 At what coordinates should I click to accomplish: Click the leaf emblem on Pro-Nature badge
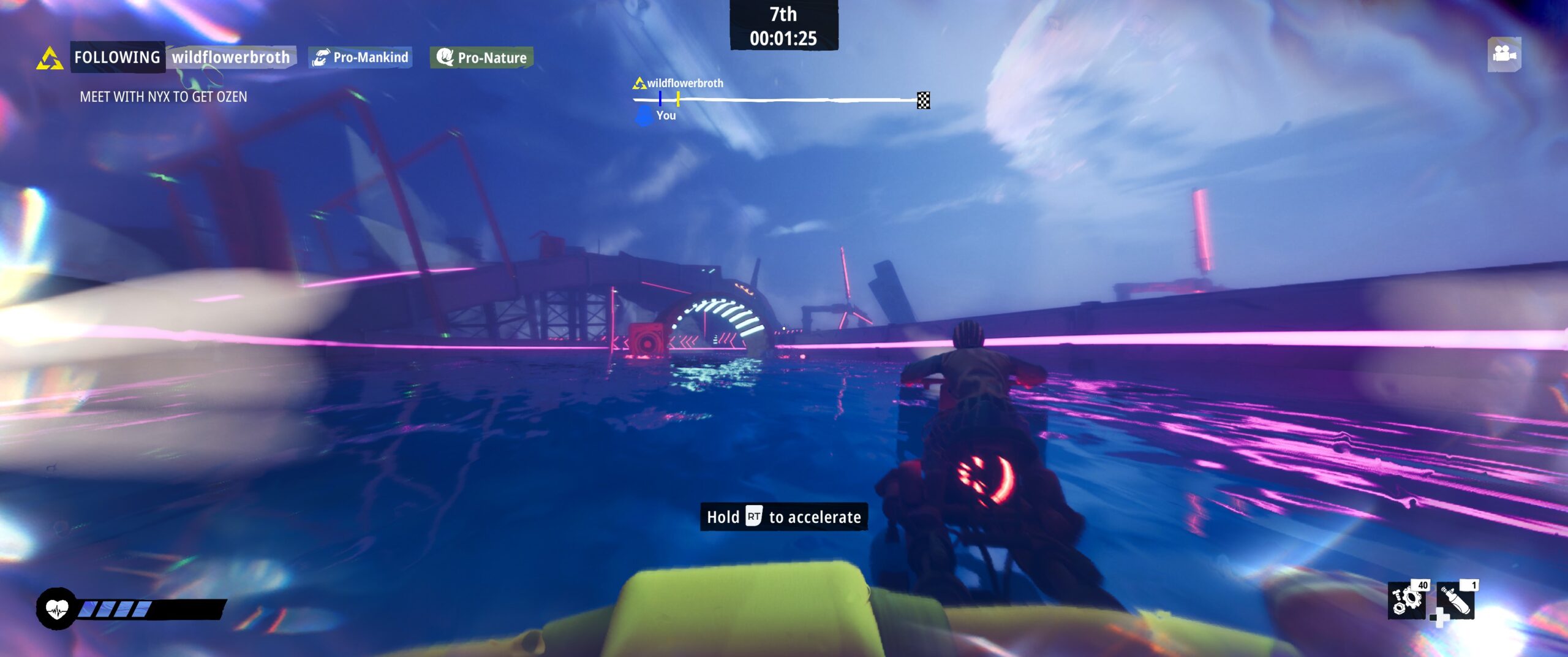point(447,57)
